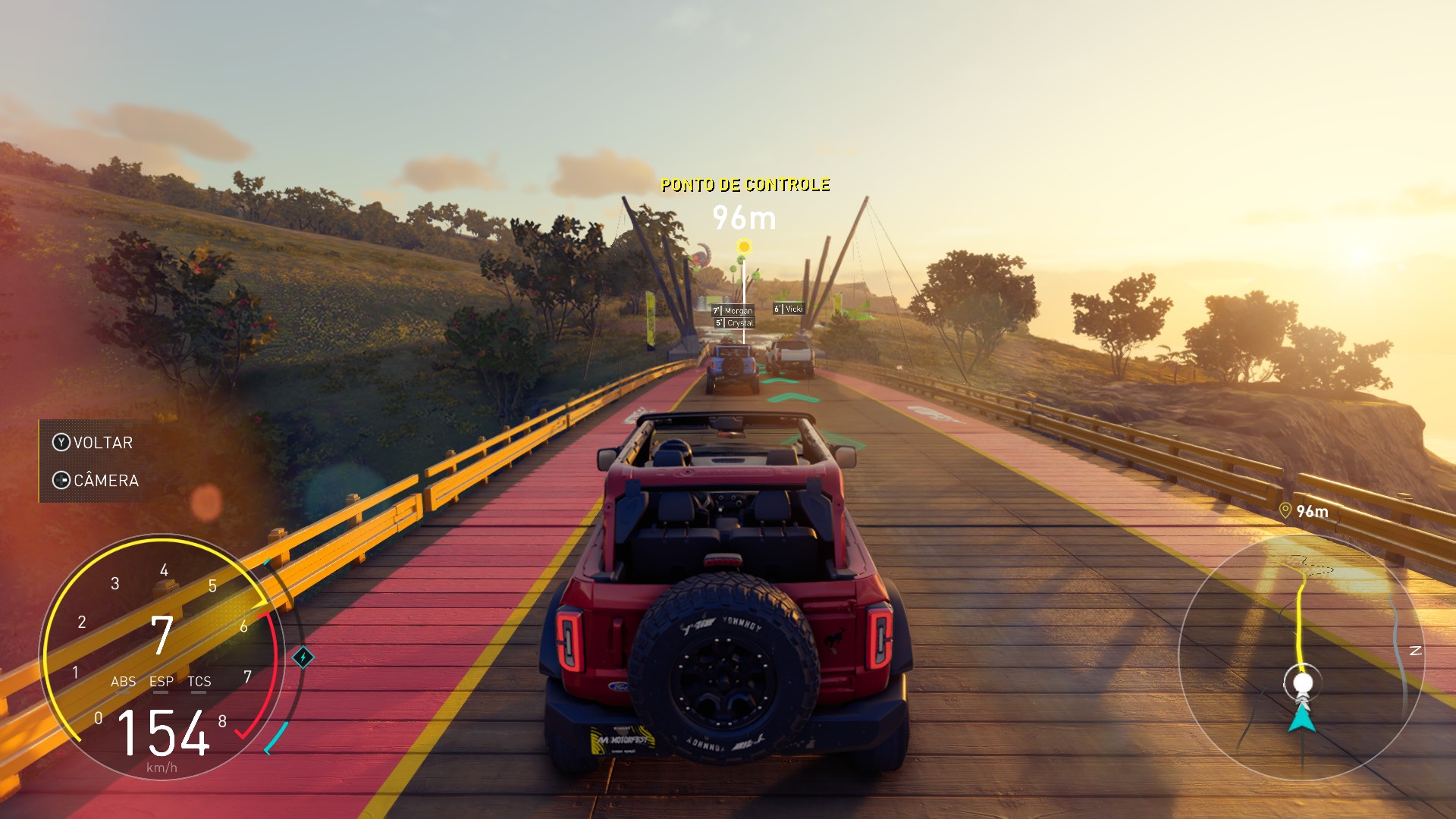The height and width of the screenshot is (819, 1456).
Task: Select the VOLTAR option
Action: (x=93, y=443)
